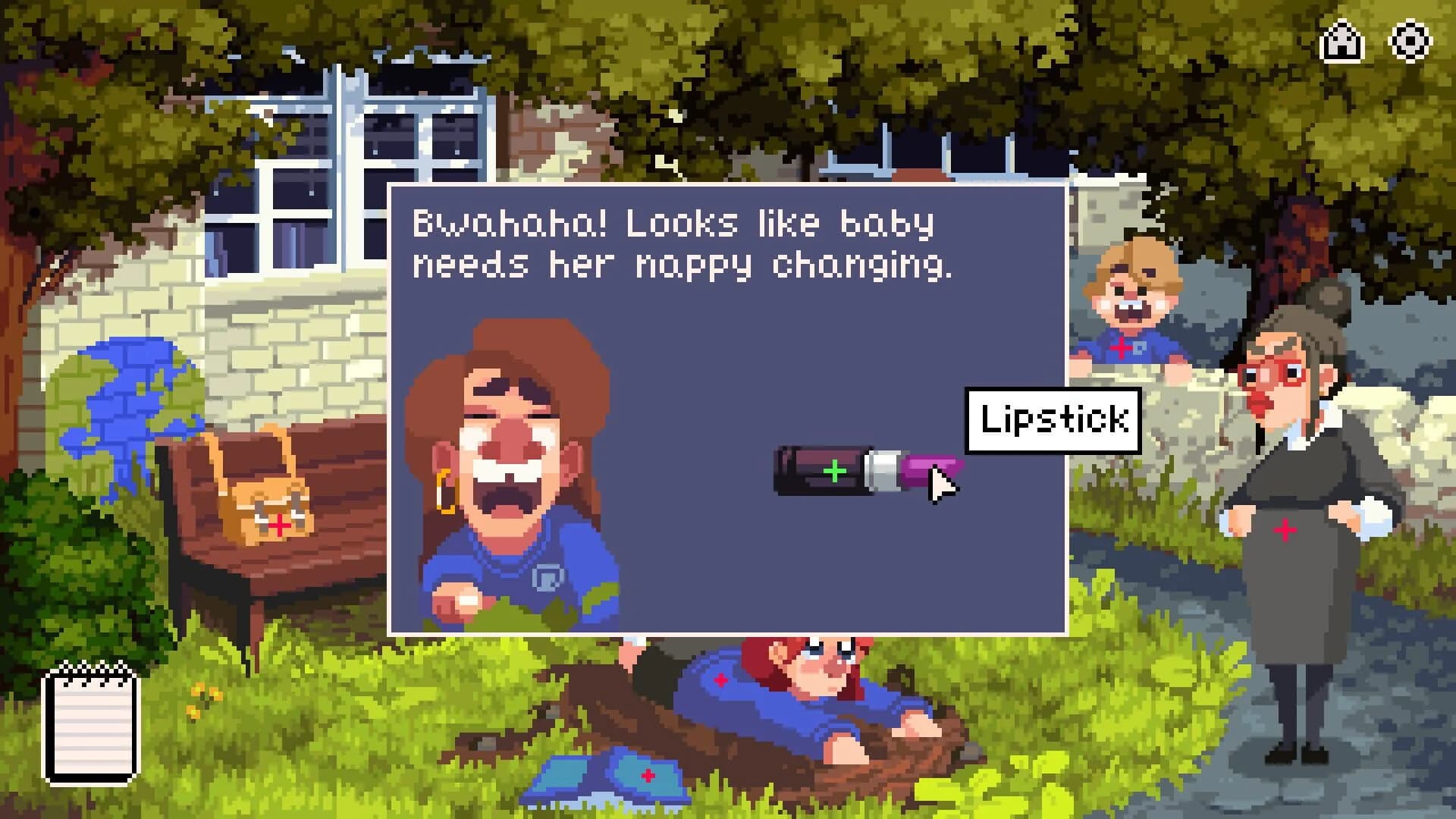
Task: Open the satchel on the bench
Action: pyautogui.click(x=273, y=500)
